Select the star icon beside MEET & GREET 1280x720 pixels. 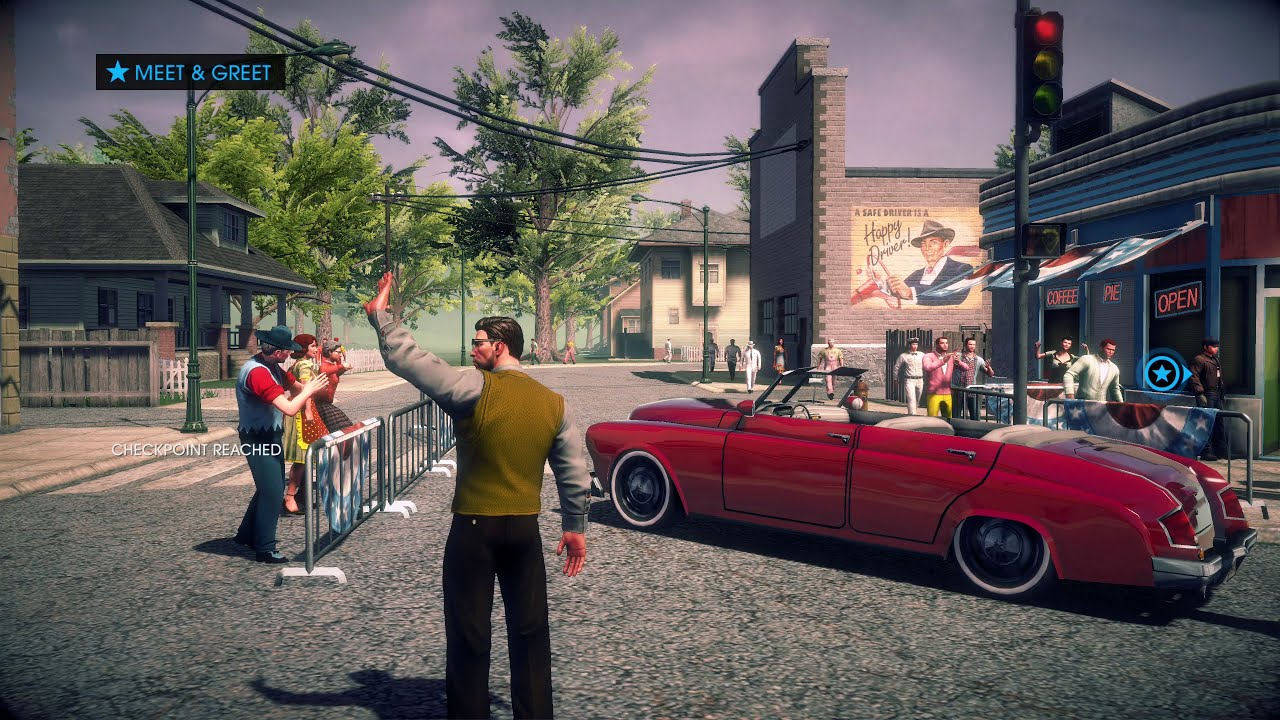click(117, 72)
